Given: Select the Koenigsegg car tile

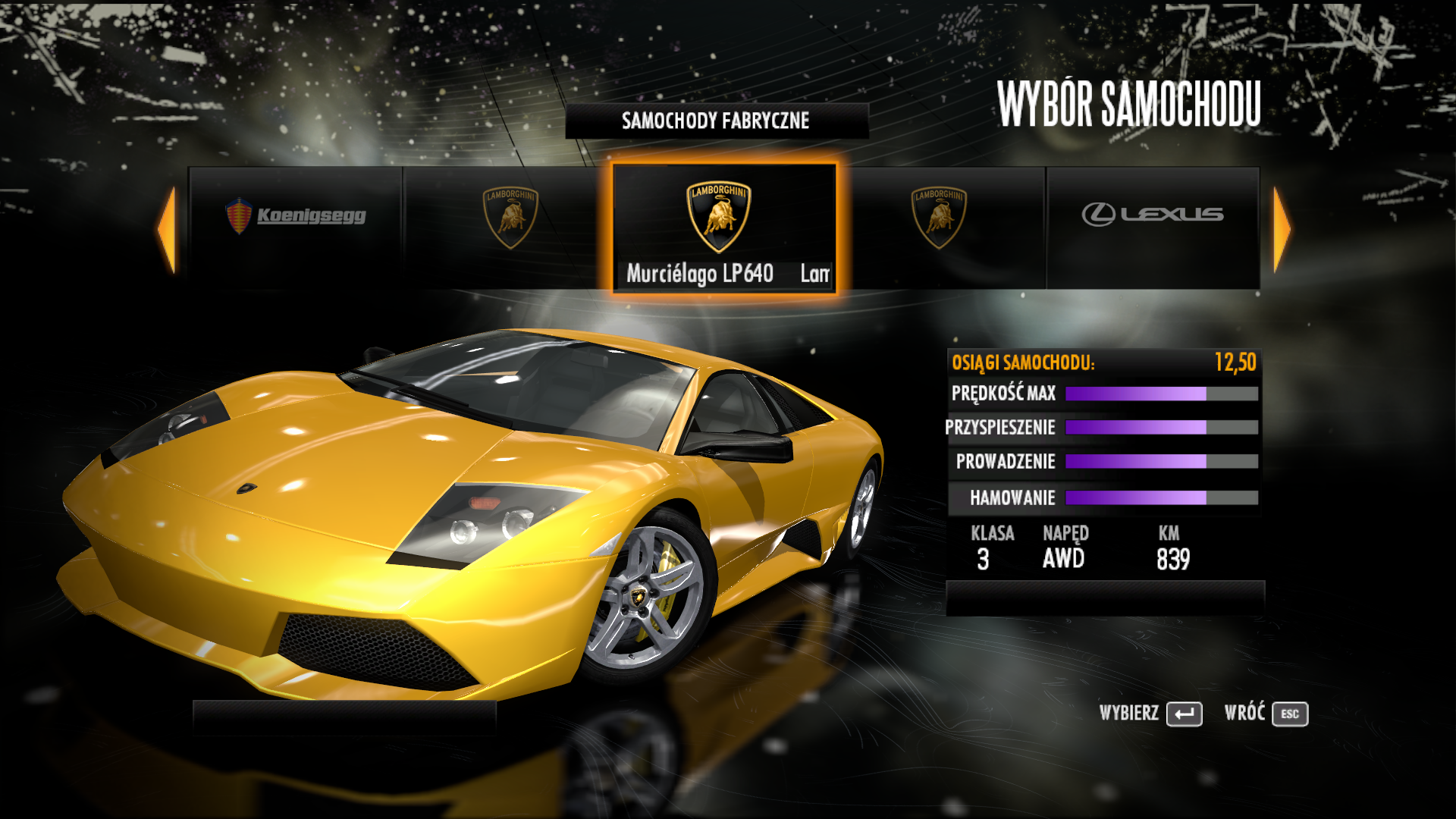Looking at the screenshot, I should click(x=296, y=227).
